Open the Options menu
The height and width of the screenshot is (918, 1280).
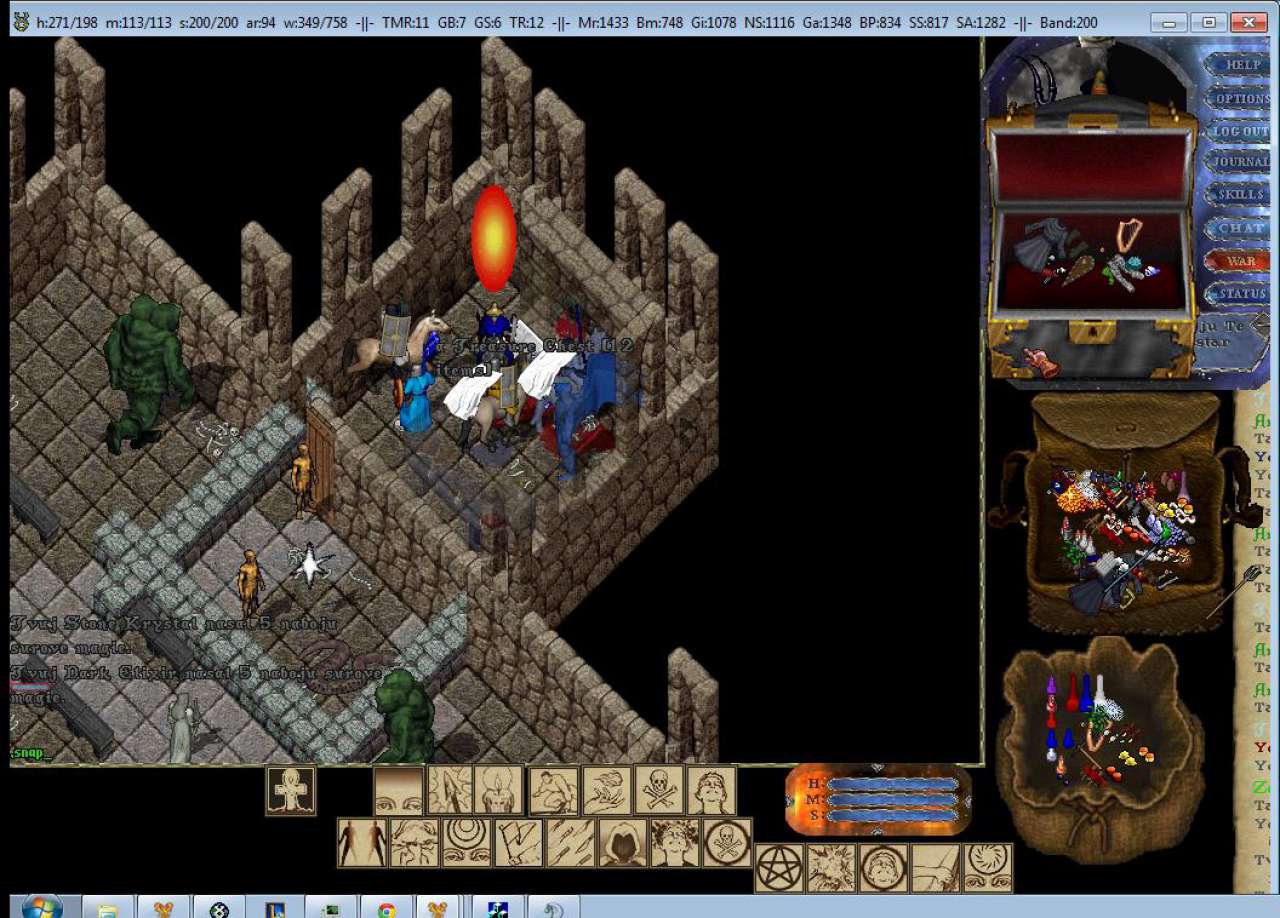point(1242,99)
